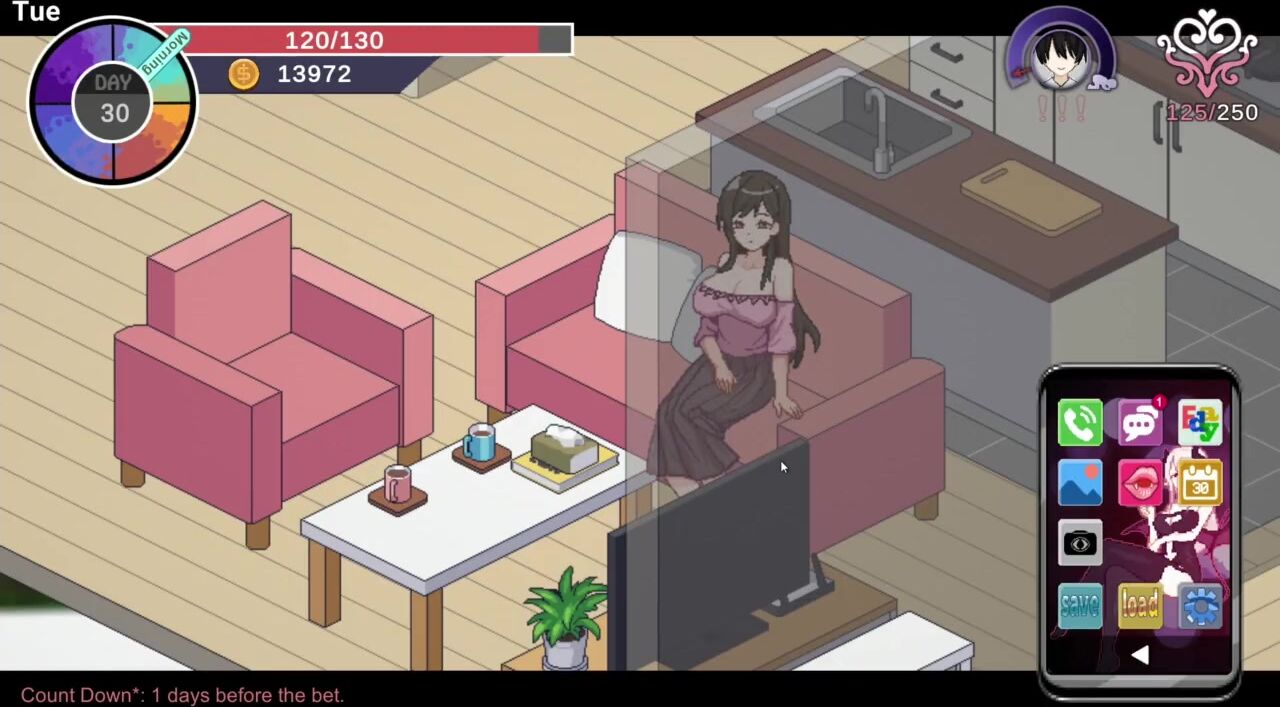The width and height of the screenshot is (1280, 707).
Task: Click the ornate heart emblem
Action: (x=1207, y=52)
